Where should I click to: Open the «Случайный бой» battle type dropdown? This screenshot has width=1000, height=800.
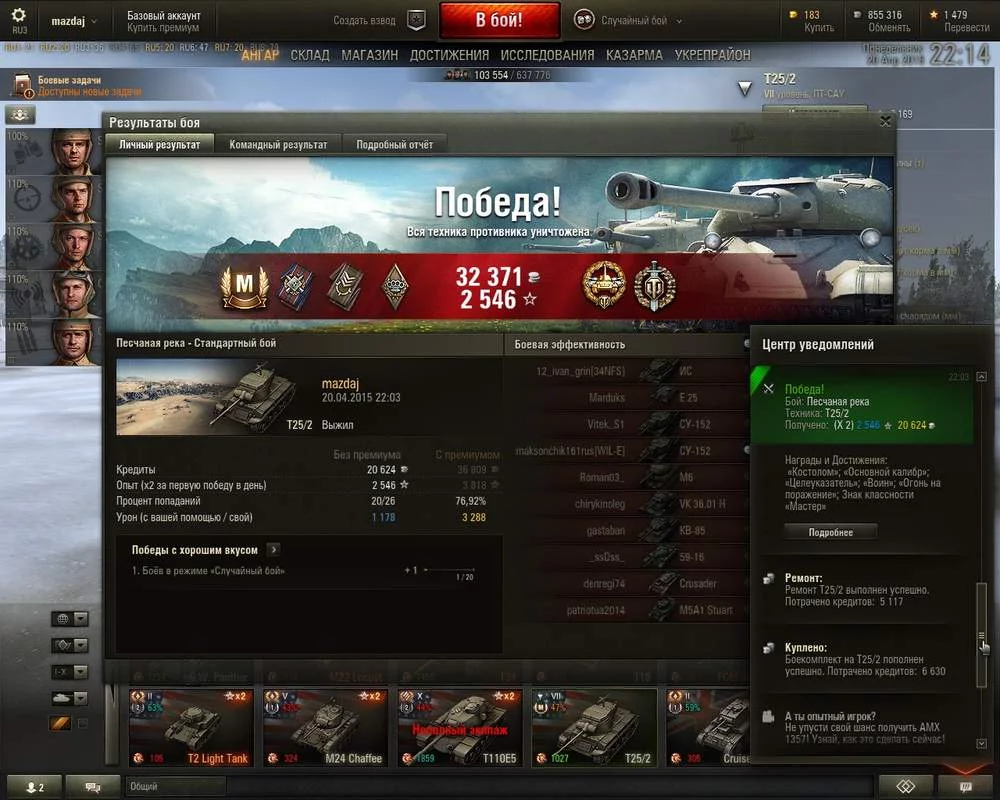[628, 20]
